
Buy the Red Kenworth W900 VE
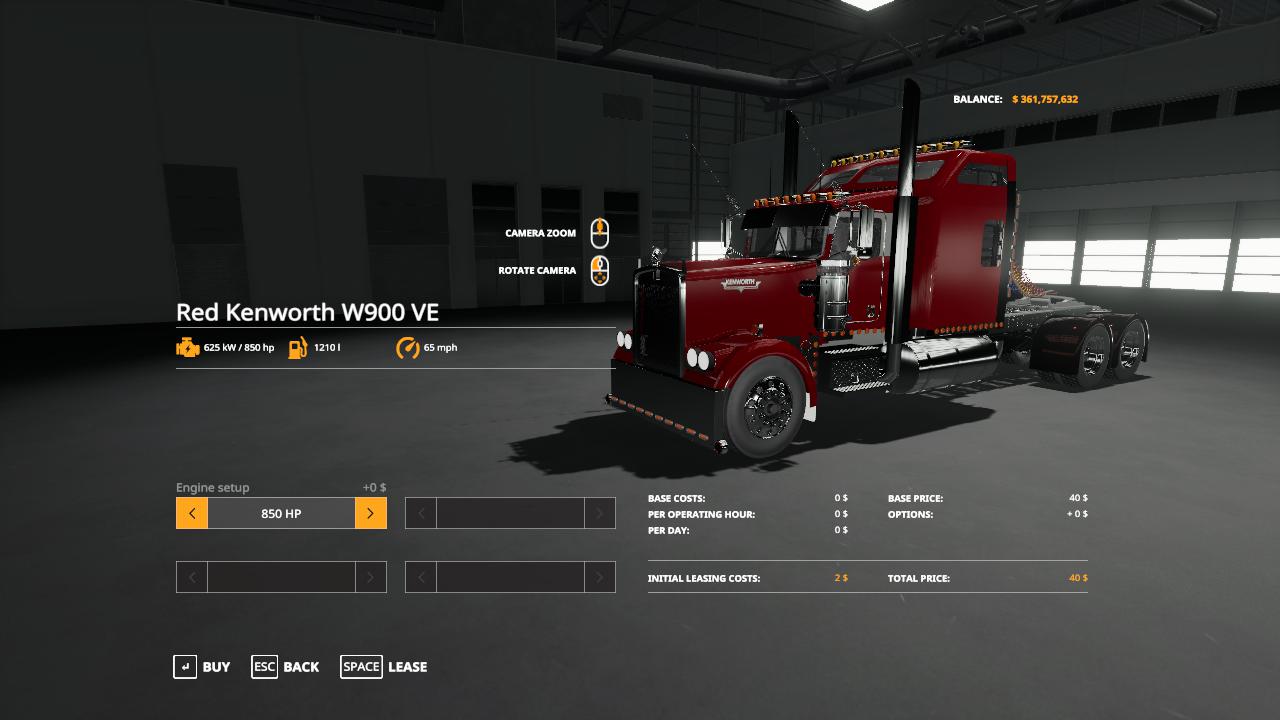[202, 667]
